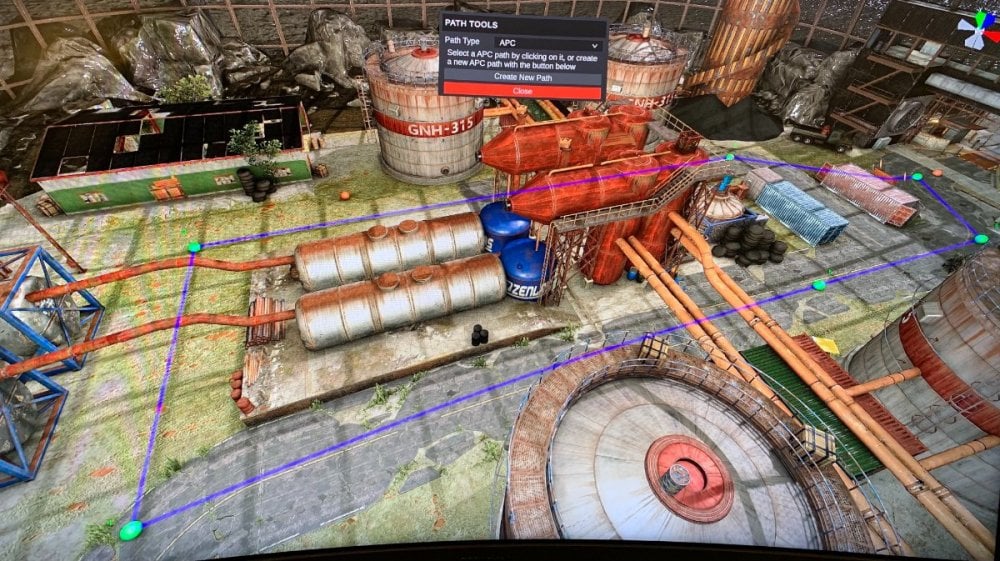
Task: Select the large green path node nearest the camera
Action: tap(130, 530)
